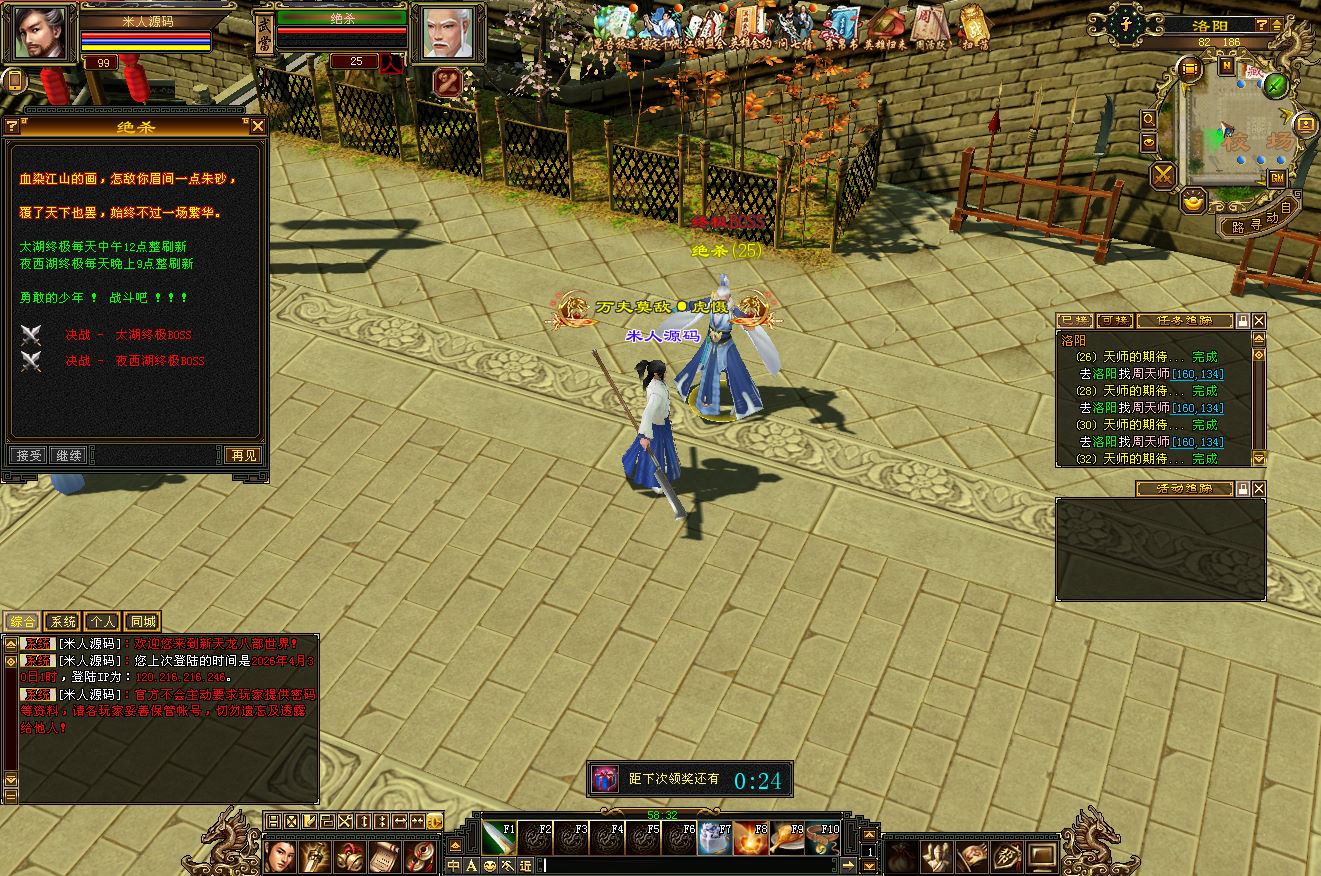Use the F8 fire orb item
Screen dimensions: 1321x876
point(750,837)
